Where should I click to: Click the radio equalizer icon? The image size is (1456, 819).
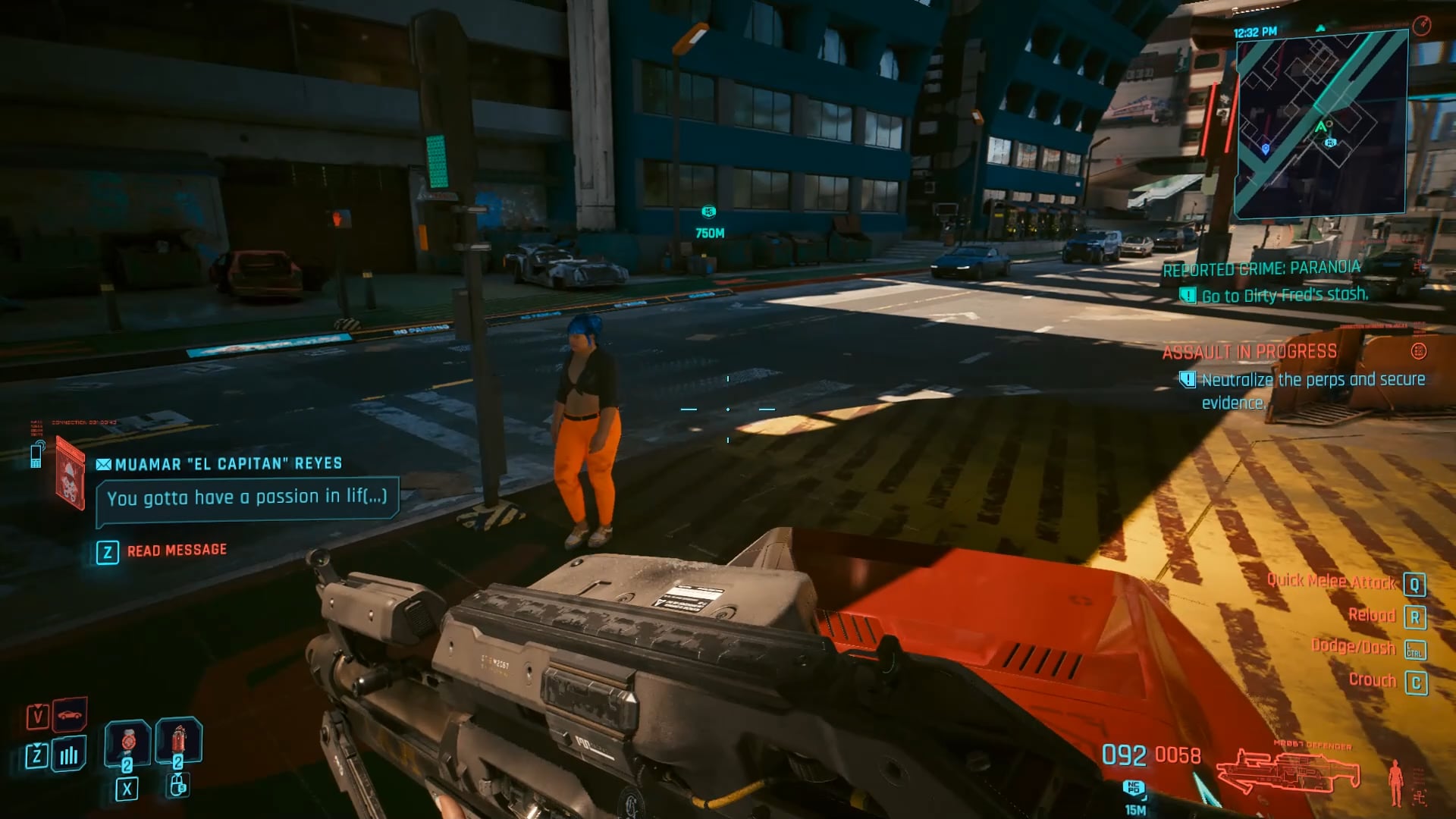(x=69, y=755)
